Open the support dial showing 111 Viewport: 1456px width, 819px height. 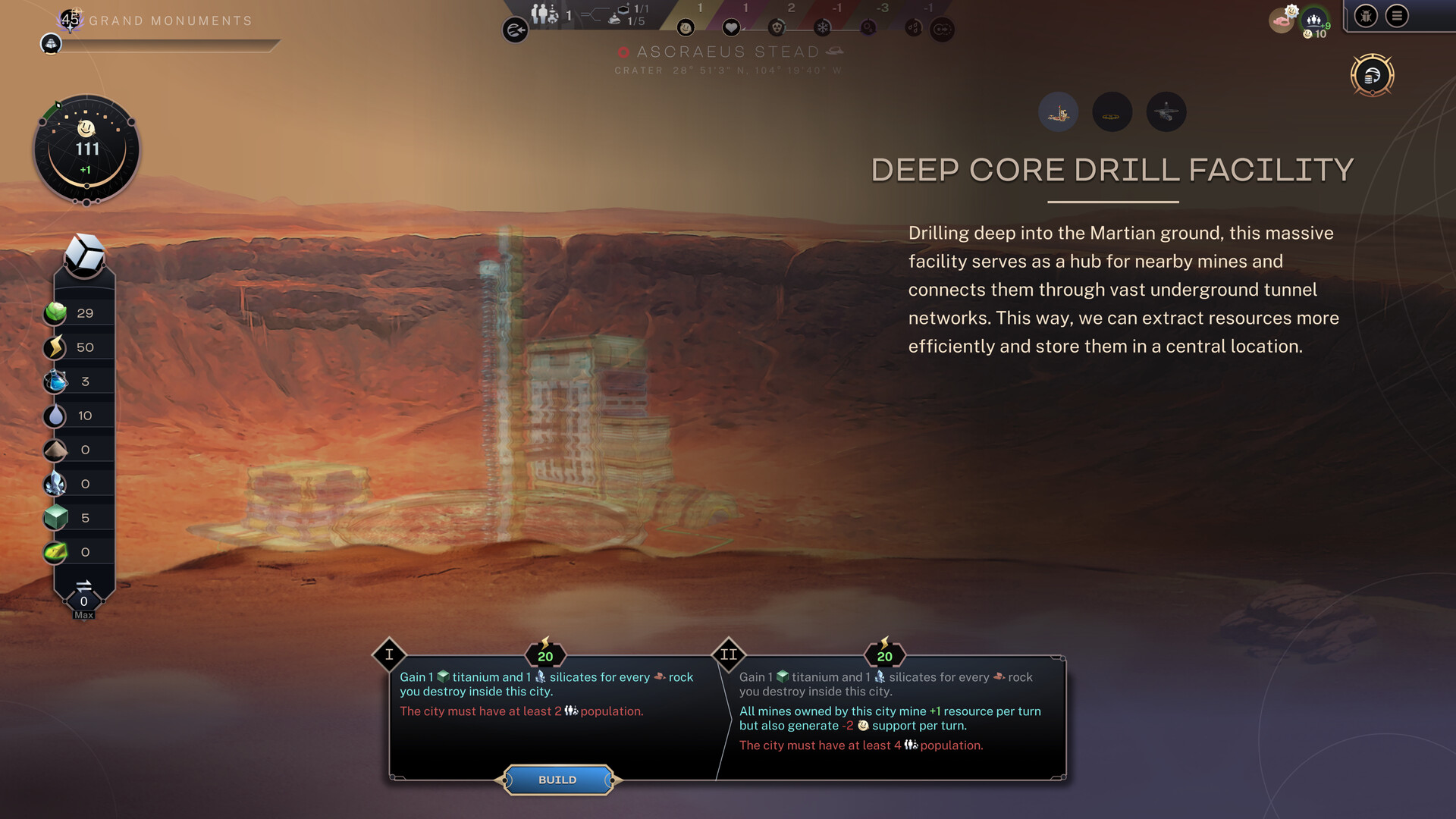pyautogui.click(x=86, y=149)
